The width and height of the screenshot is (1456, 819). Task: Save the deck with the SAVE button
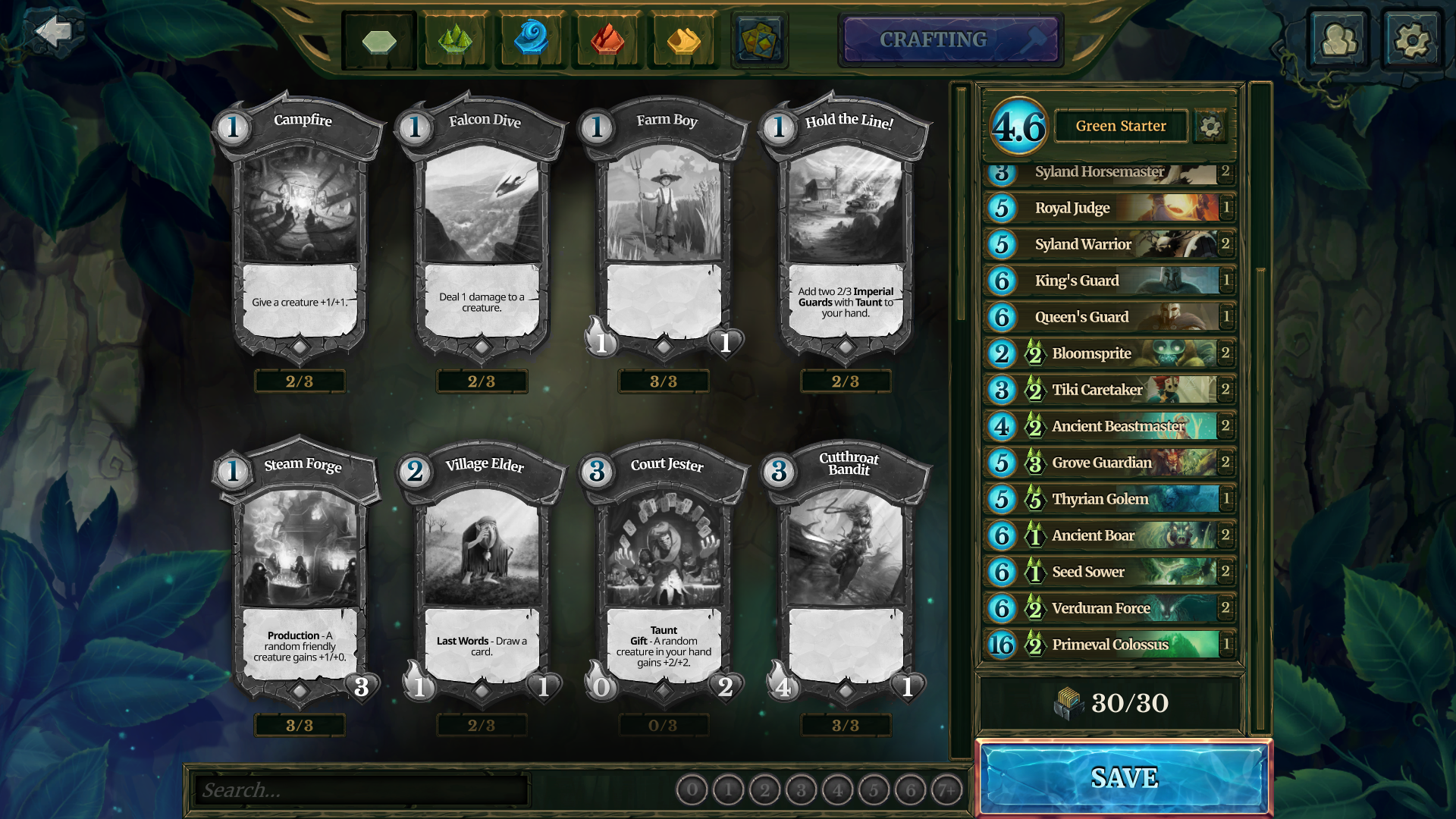1124,778
